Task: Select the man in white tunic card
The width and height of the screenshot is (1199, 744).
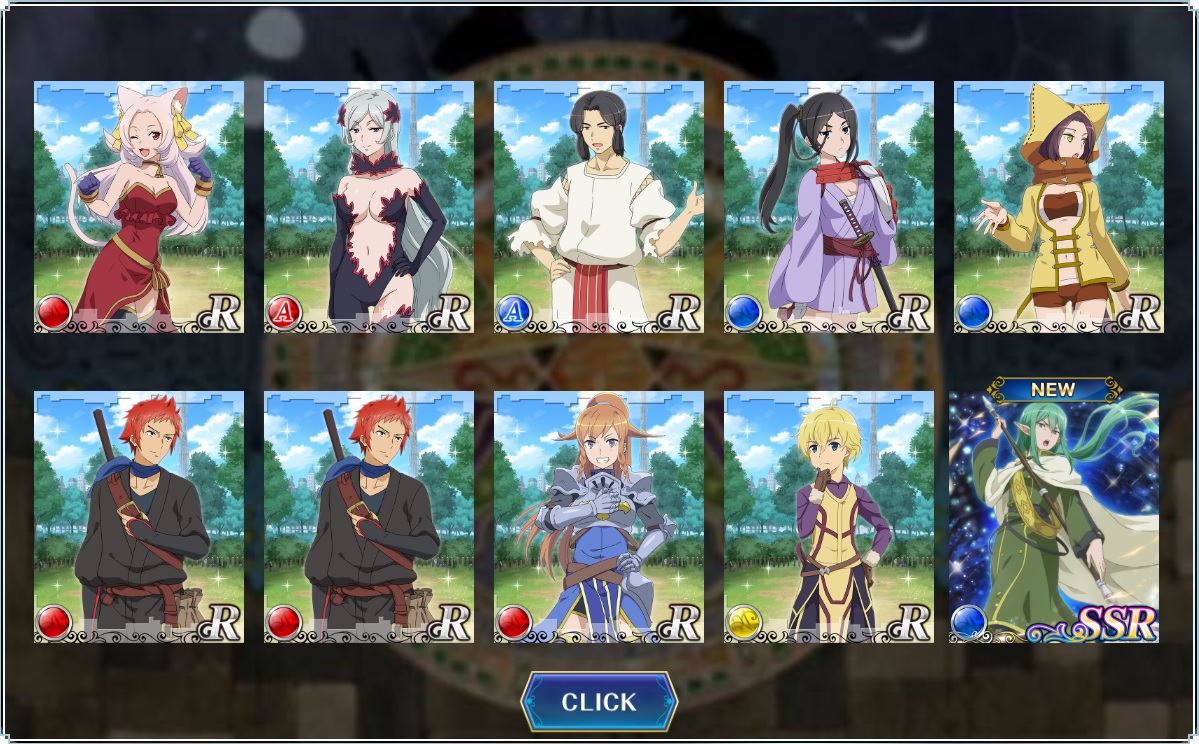Action: pos(599,207)
